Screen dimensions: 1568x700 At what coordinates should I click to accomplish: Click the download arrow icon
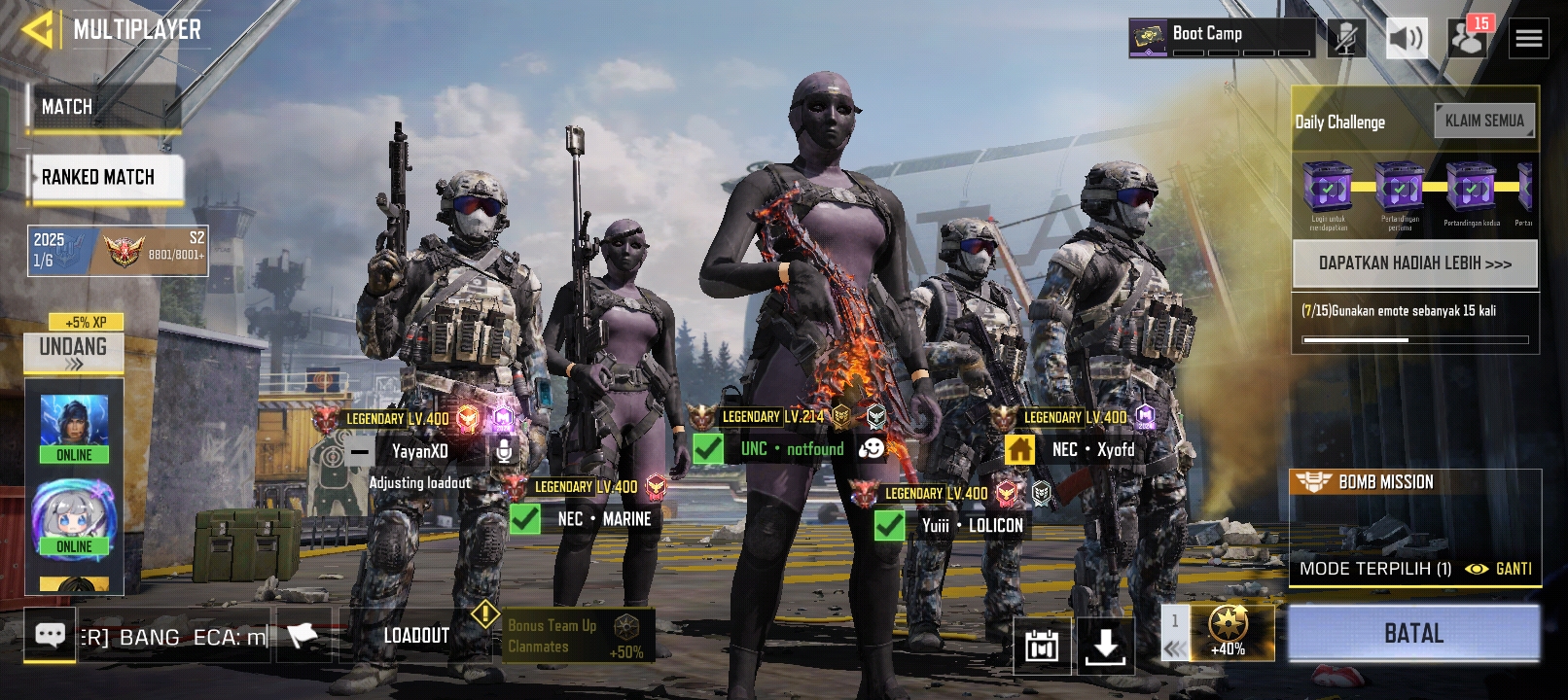1105,645
